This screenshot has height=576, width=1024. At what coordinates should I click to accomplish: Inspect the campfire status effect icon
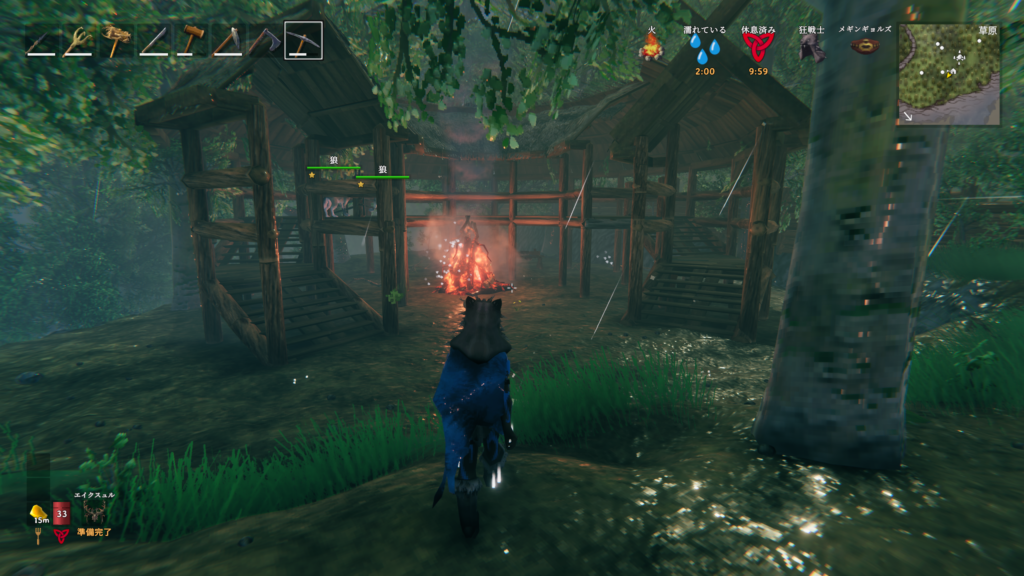[651, 46]
